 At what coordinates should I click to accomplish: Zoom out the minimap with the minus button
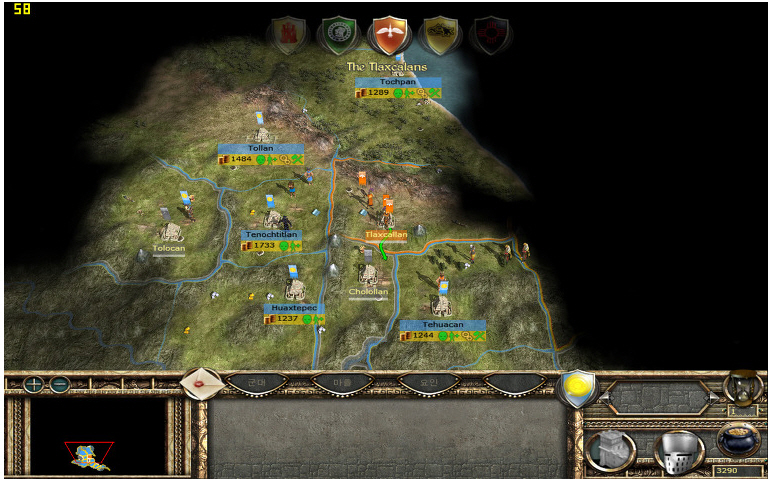pyautogui.click(x=60, y=384)
